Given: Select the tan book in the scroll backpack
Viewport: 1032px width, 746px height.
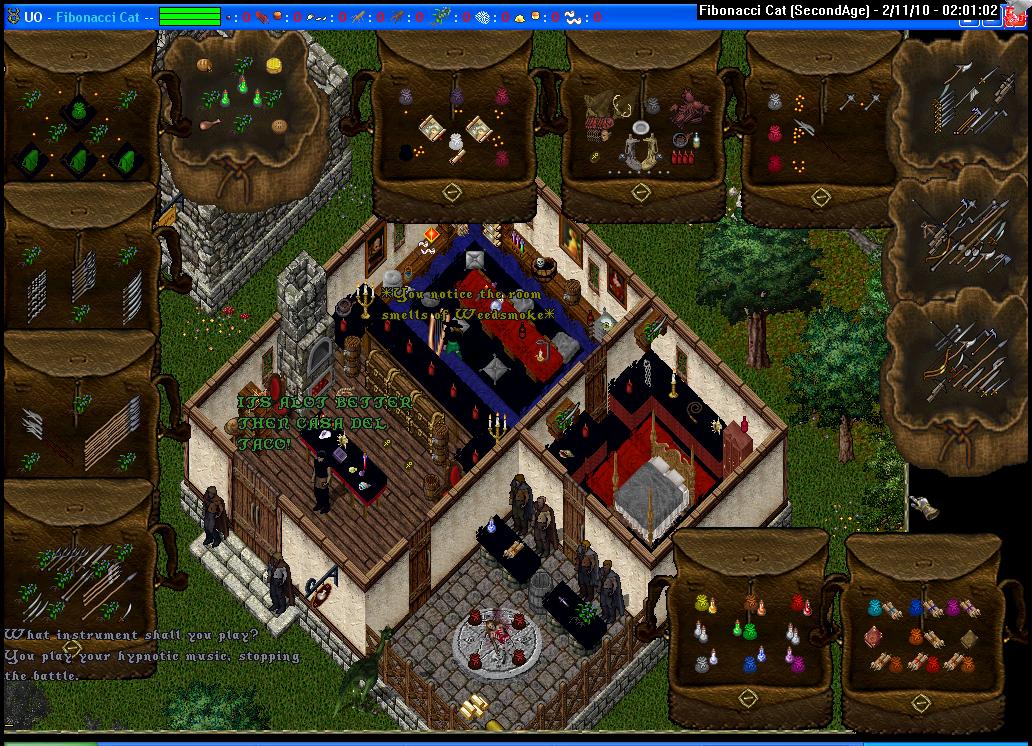Looking at the screenshot, I should [x=968, y=639].
